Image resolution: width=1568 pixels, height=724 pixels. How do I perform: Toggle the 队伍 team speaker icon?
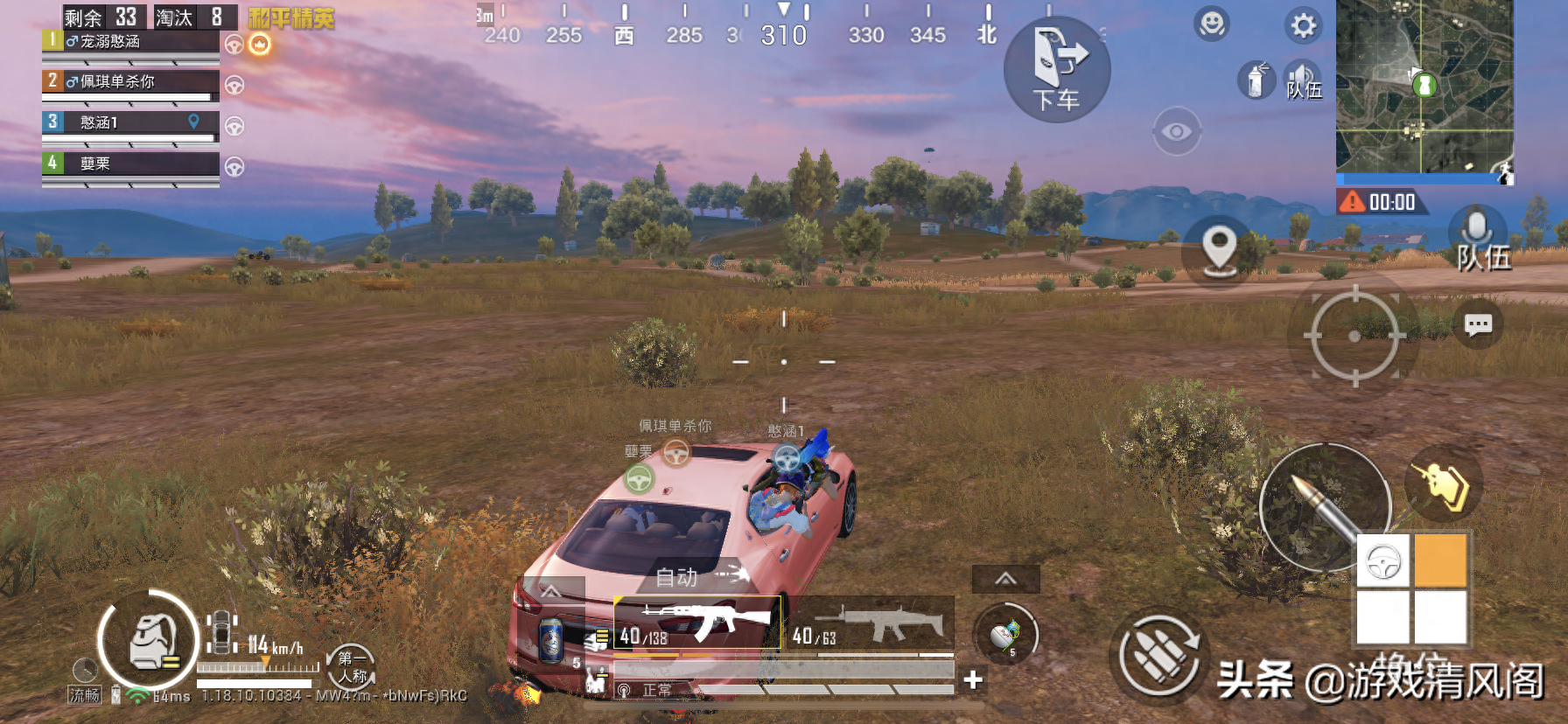click(1303, 81)
